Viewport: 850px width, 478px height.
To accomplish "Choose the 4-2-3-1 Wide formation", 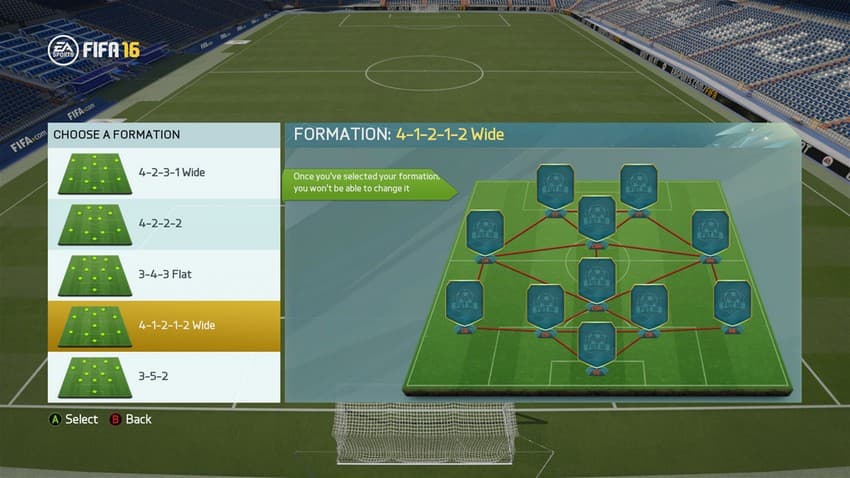I will (x=164, y=173).
